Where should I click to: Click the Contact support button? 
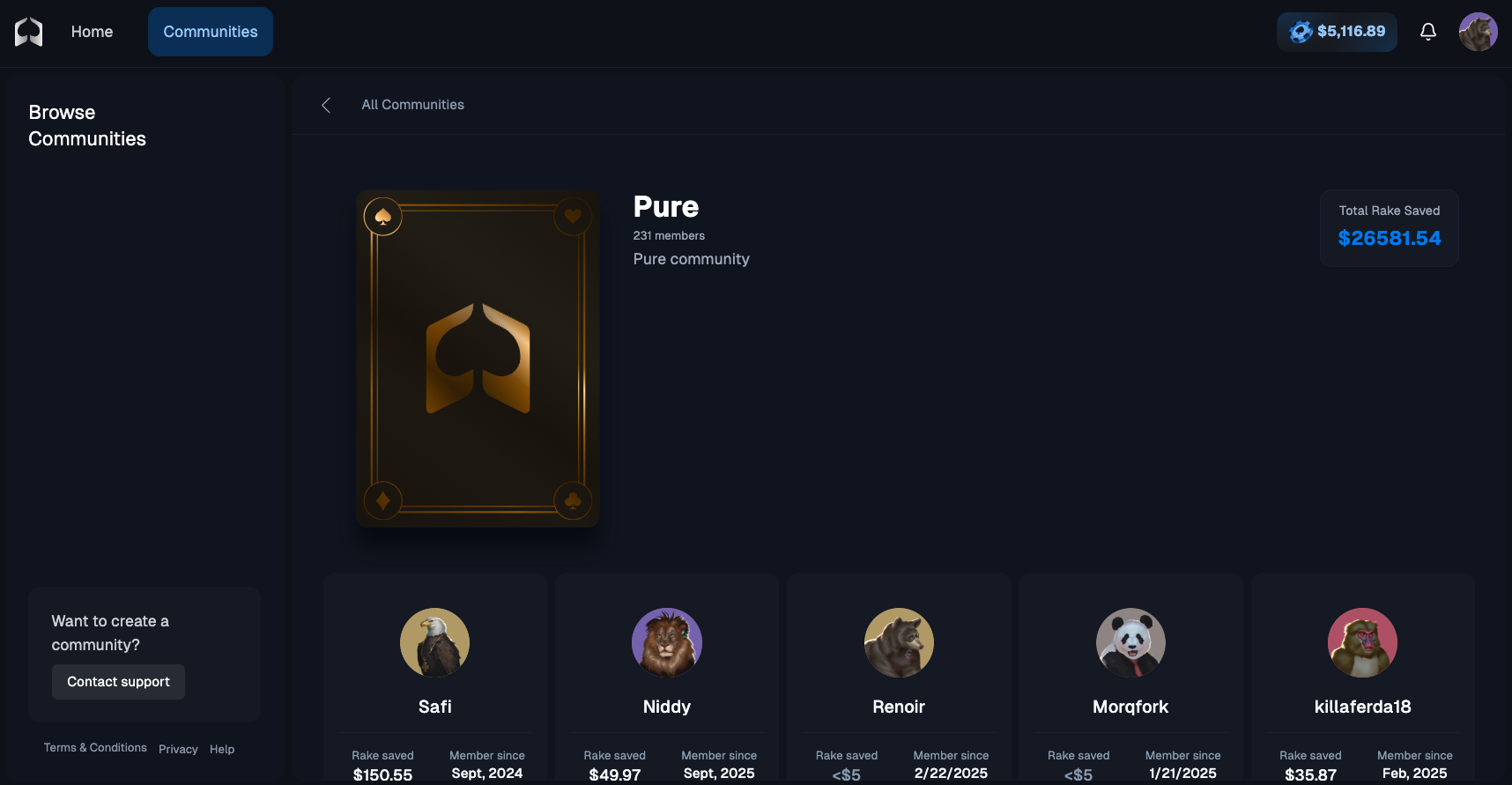[x=118, y=681]
